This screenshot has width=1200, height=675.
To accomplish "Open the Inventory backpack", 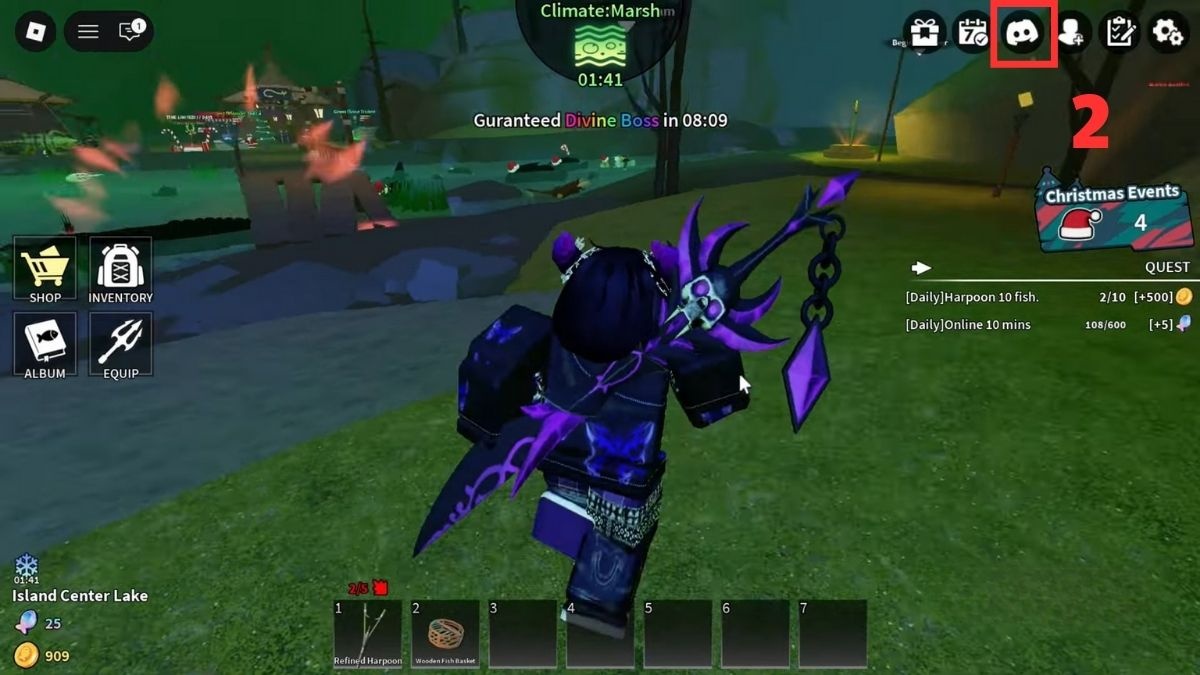I will tap(120, 270).
